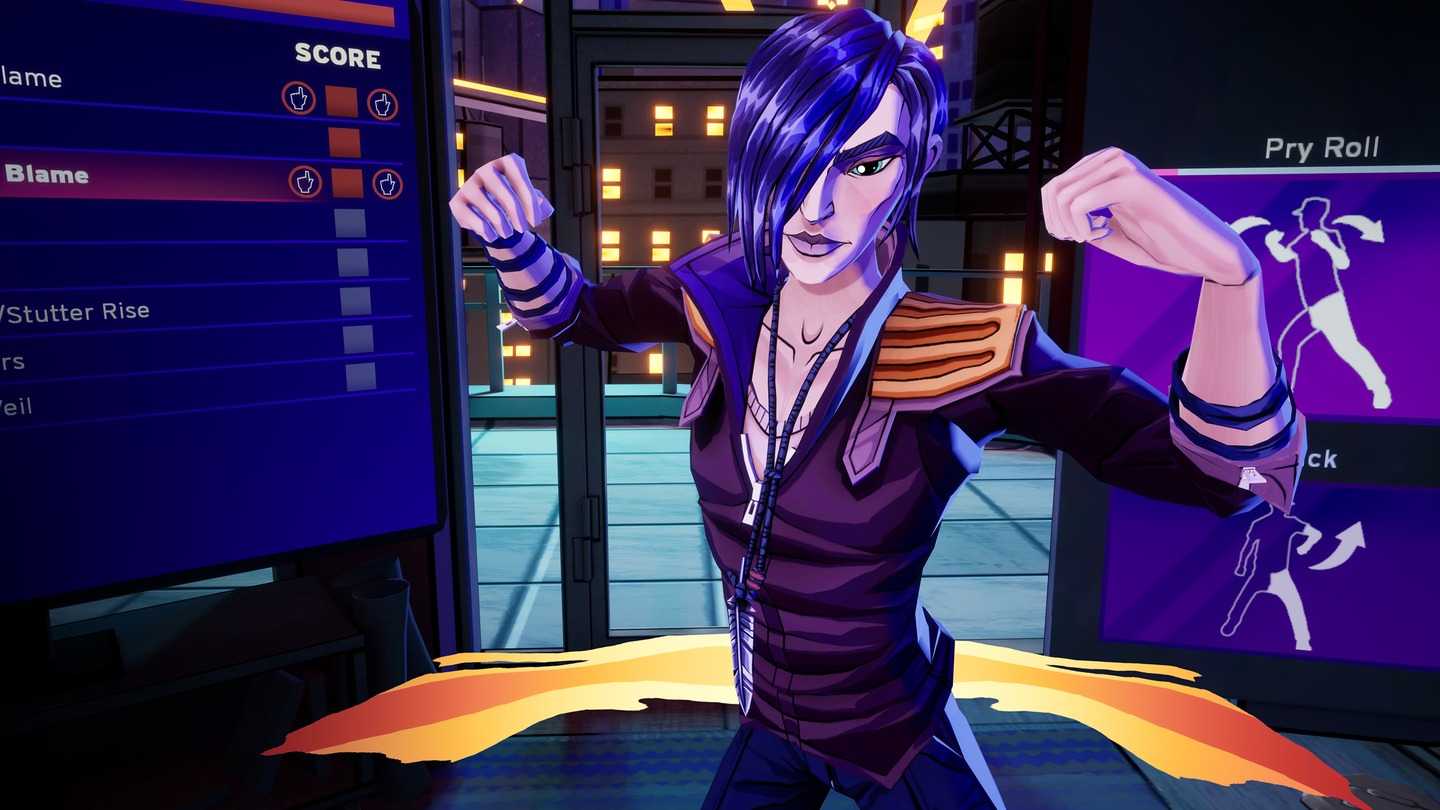The width and height of the screenshot is (1440, 810).
Task: Click the SCORE column header
Action: [337, 58]
